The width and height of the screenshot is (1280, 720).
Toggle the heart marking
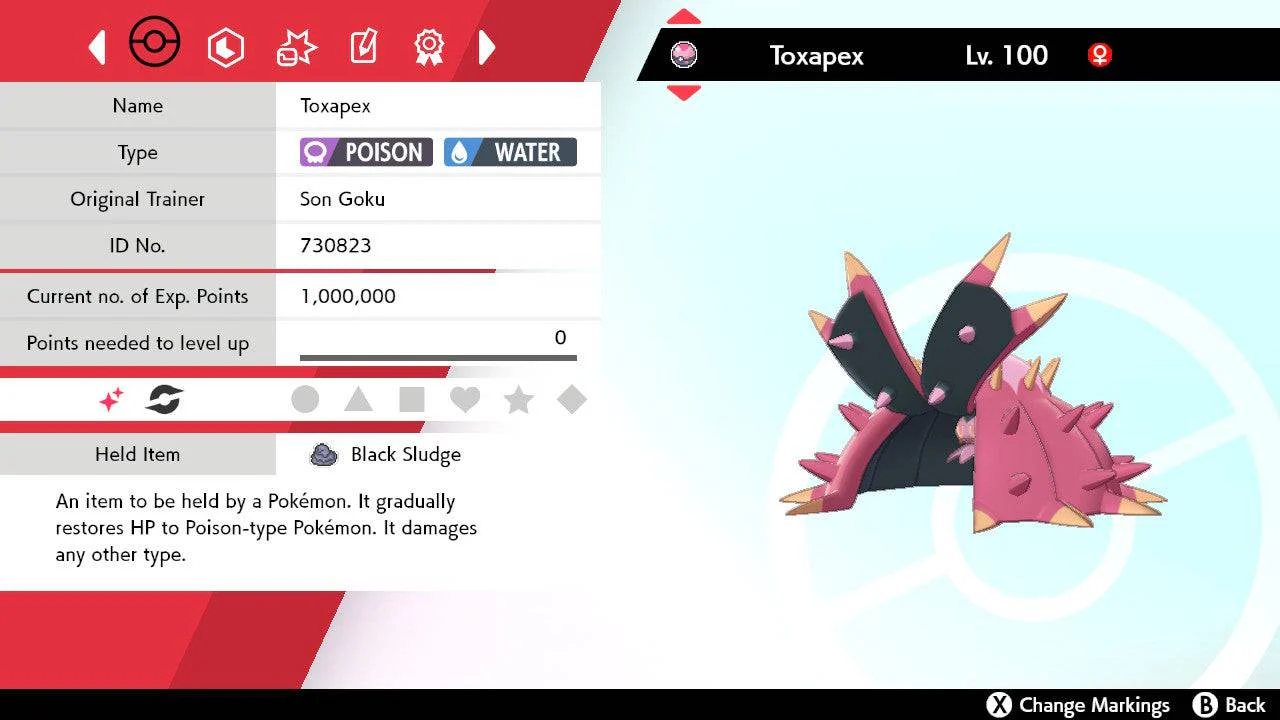click(x=465, y=400)
